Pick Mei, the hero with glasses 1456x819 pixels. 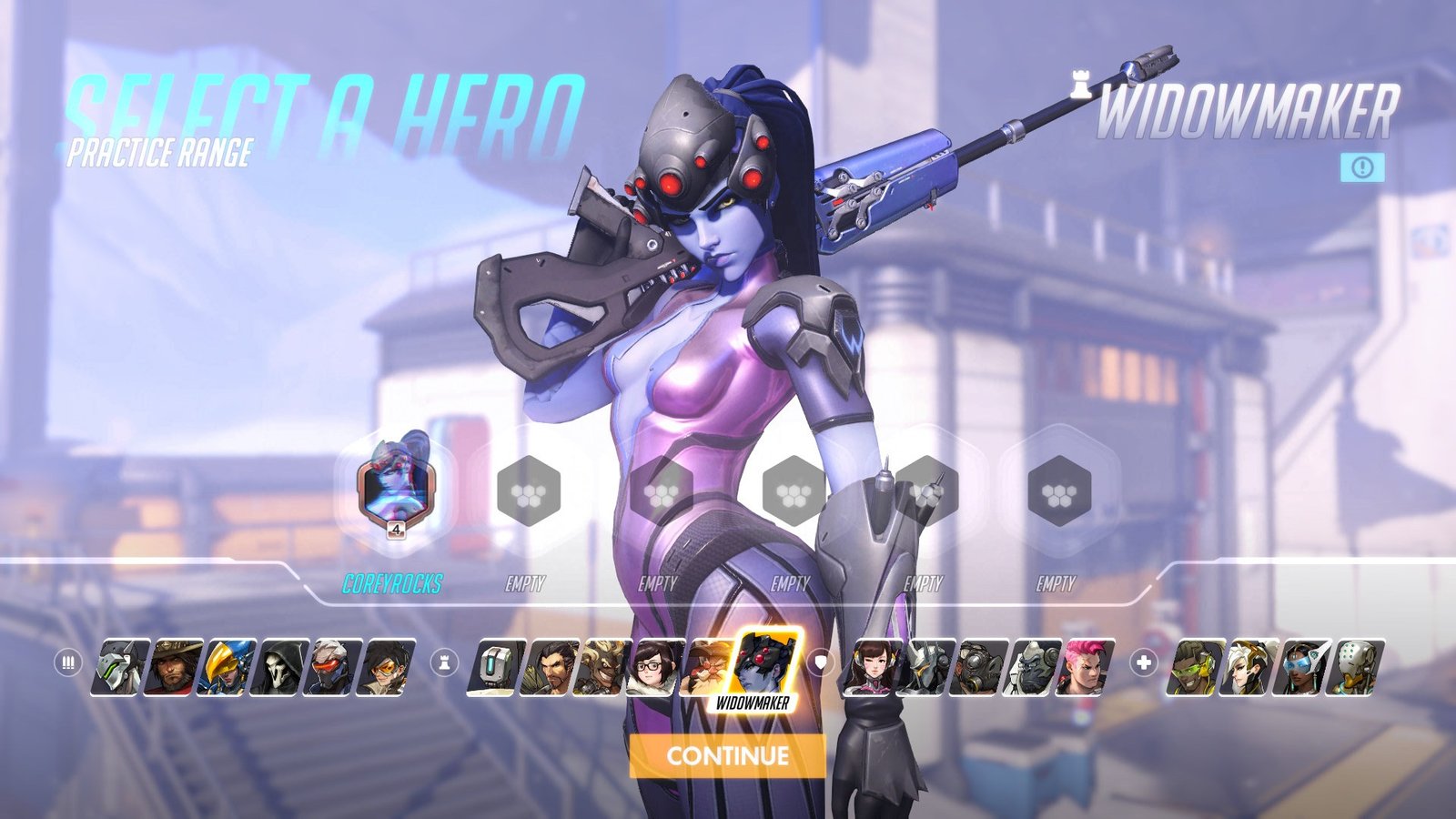[657, 667]
